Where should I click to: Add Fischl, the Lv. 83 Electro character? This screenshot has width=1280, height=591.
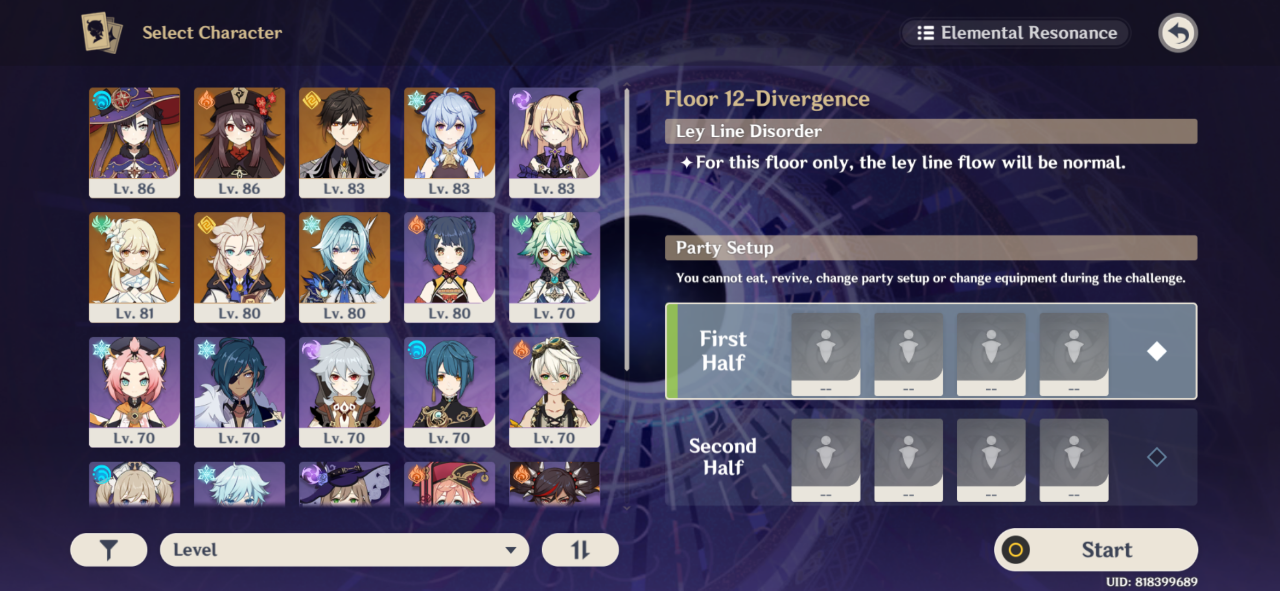(555, 141)
